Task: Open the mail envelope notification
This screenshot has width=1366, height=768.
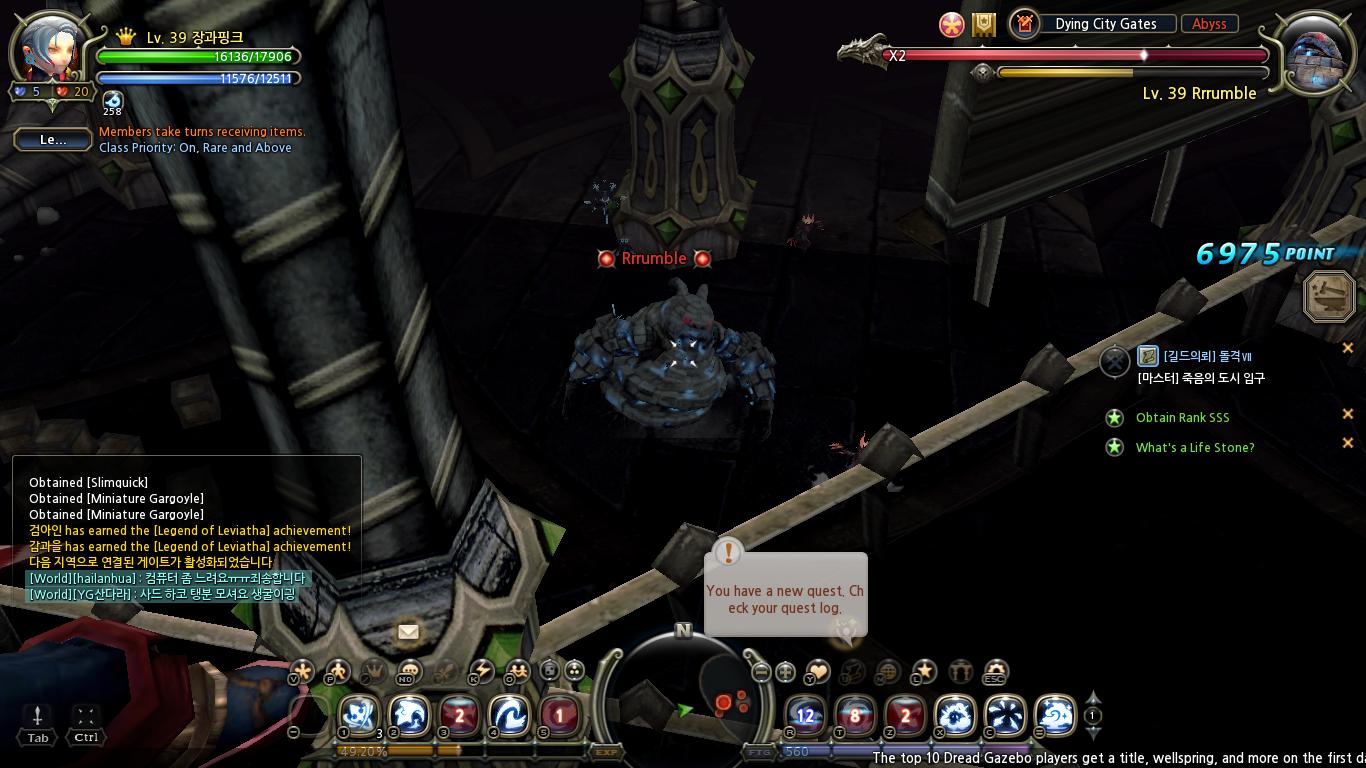Action: [x=408, y=632]
